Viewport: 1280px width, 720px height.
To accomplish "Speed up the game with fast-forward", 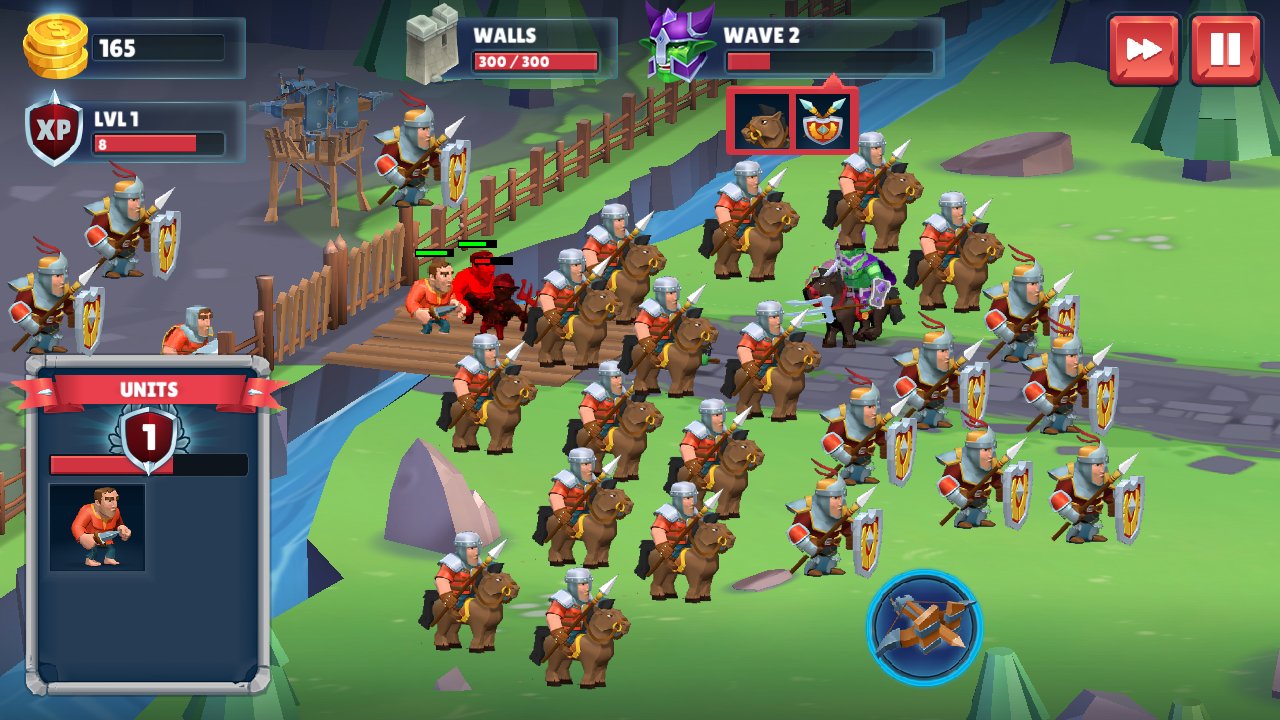I will coord(1143,49).
